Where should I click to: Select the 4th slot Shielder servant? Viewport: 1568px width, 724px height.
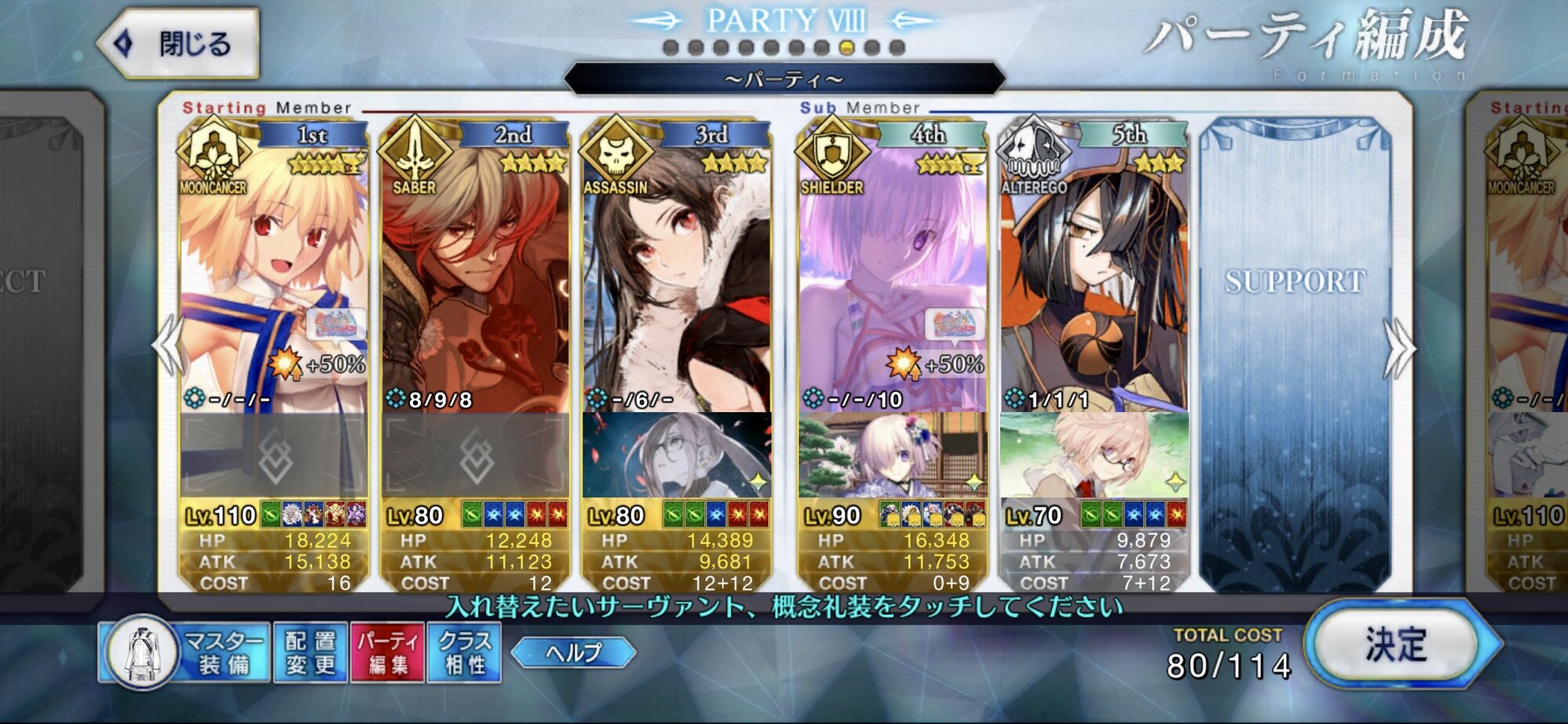pos(892,274)
